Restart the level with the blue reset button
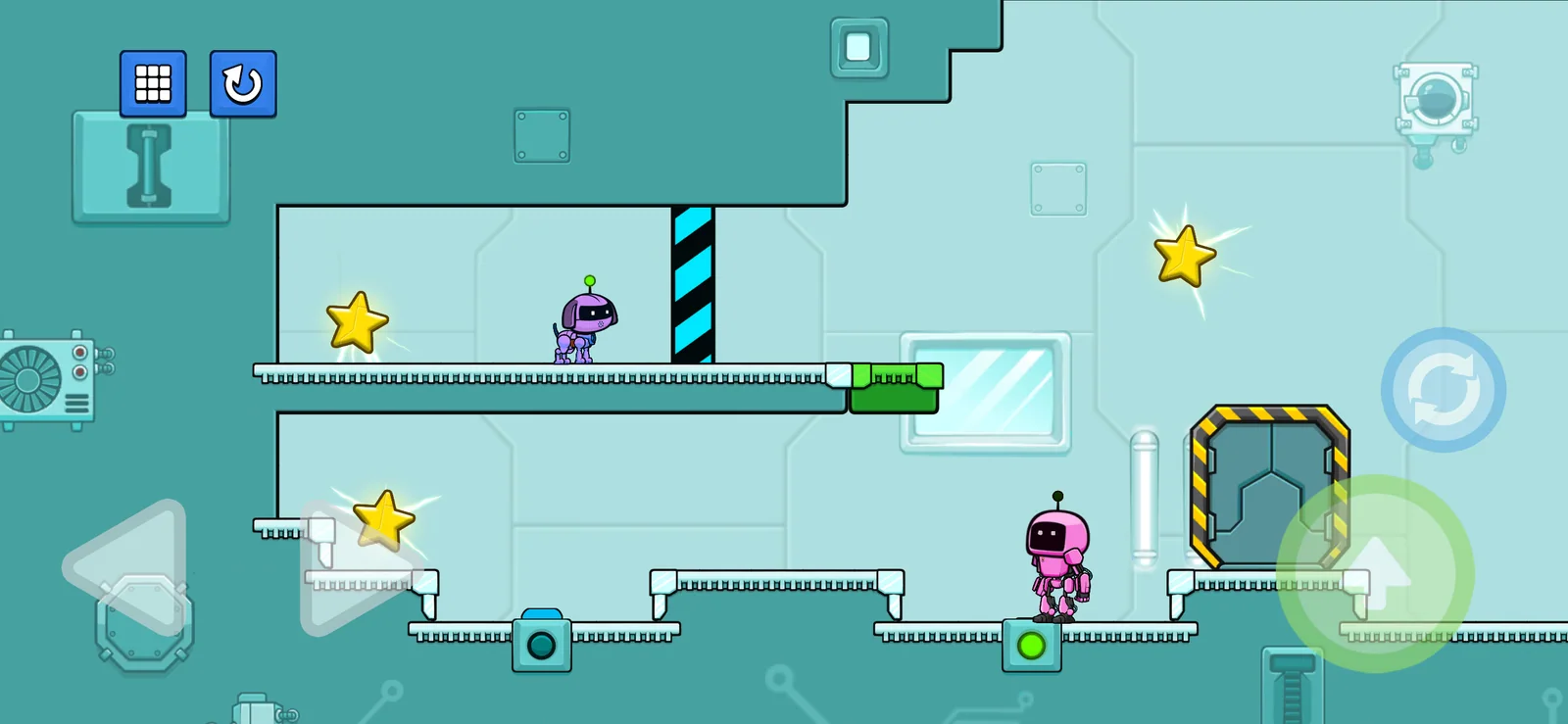 [240, 84]
